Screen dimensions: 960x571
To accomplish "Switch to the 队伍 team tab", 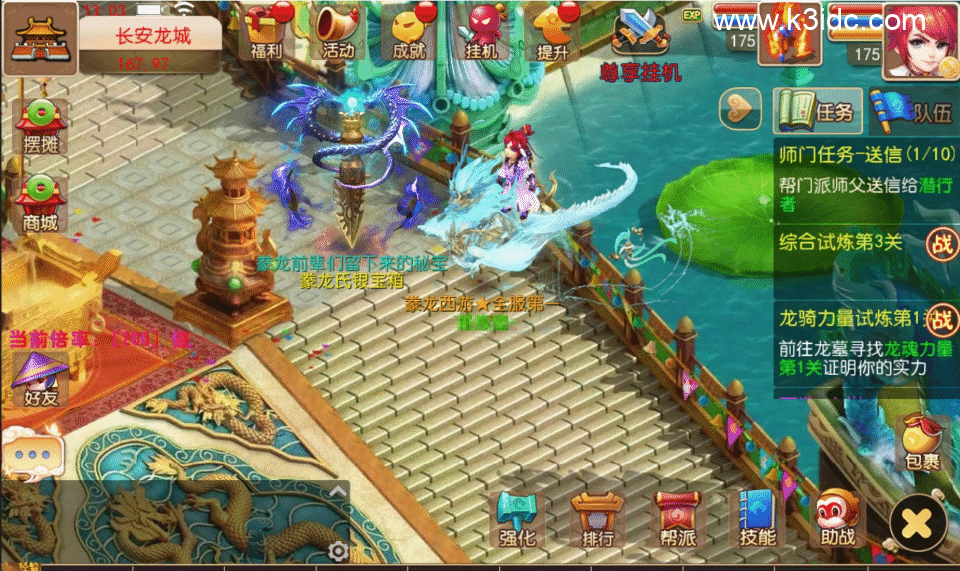I will pyautogui.click(x=914, y=110).
